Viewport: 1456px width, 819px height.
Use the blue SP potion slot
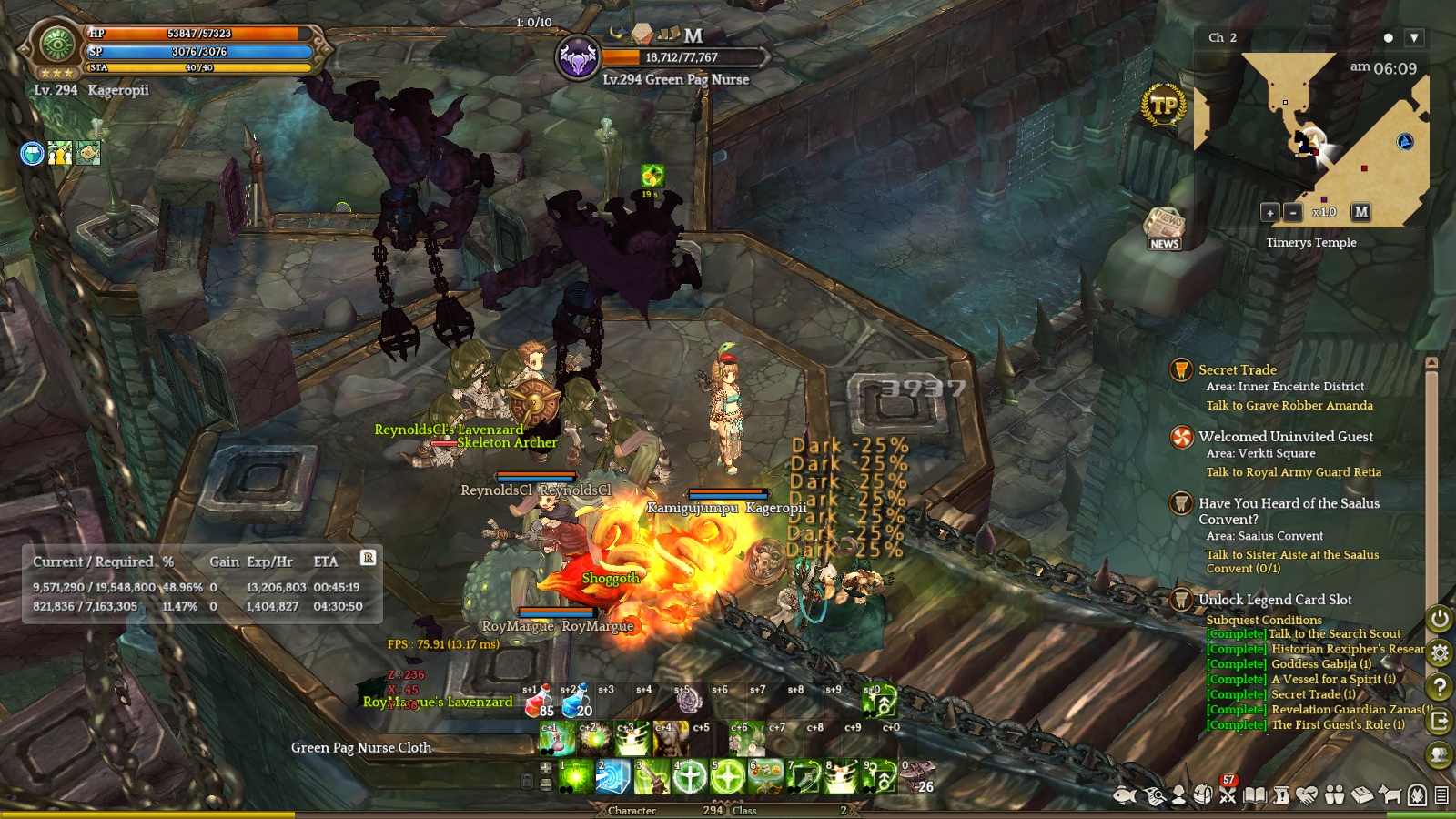[x=576, y=702]
